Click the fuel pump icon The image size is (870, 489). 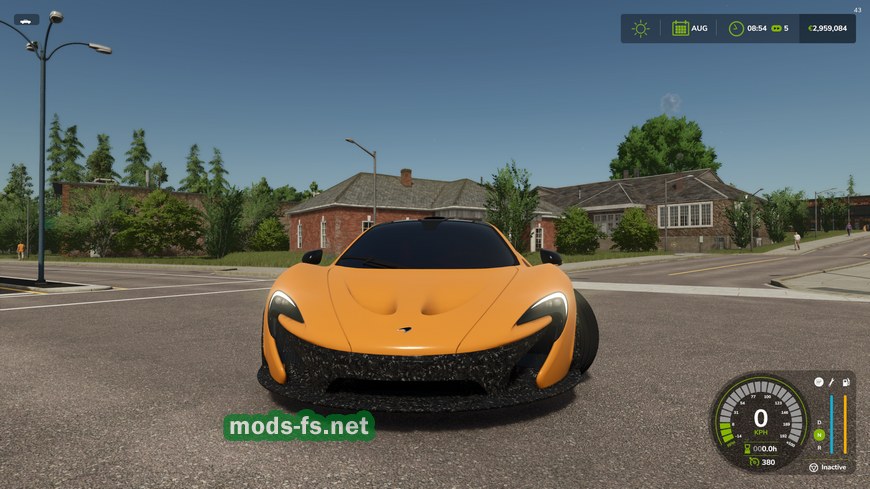(845, 383)
